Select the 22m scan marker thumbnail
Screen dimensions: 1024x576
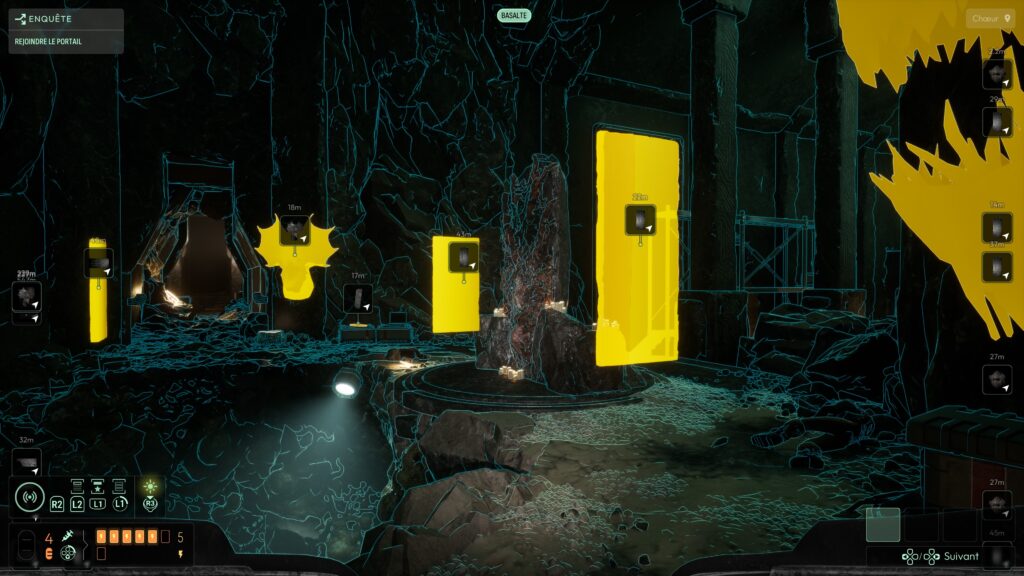click(640, 220)
